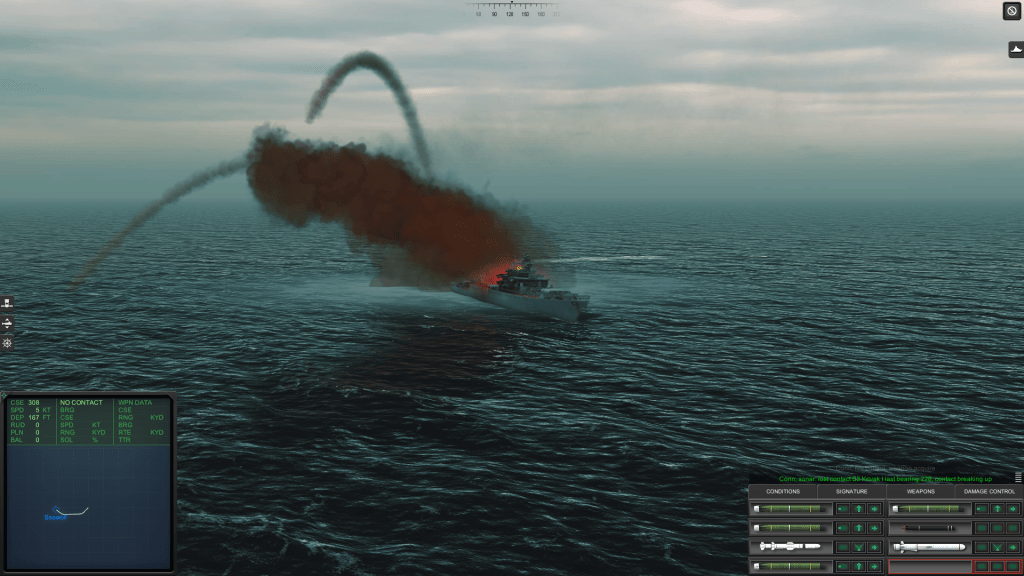Open the Signature tab
This screenshot has width=1024, height=576.
point(852,491)
